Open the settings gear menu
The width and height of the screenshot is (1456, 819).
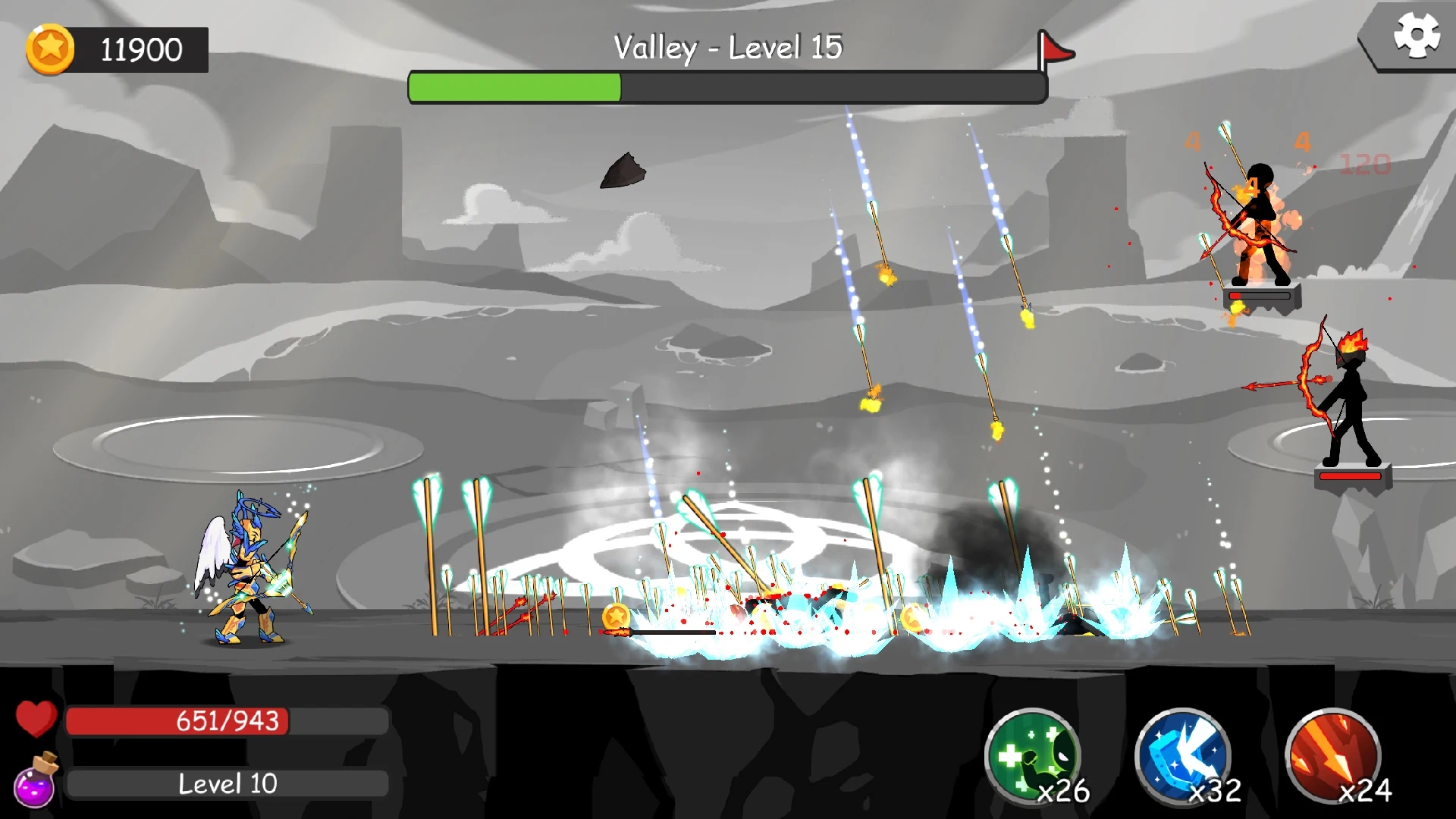[x=1417, y=34]
